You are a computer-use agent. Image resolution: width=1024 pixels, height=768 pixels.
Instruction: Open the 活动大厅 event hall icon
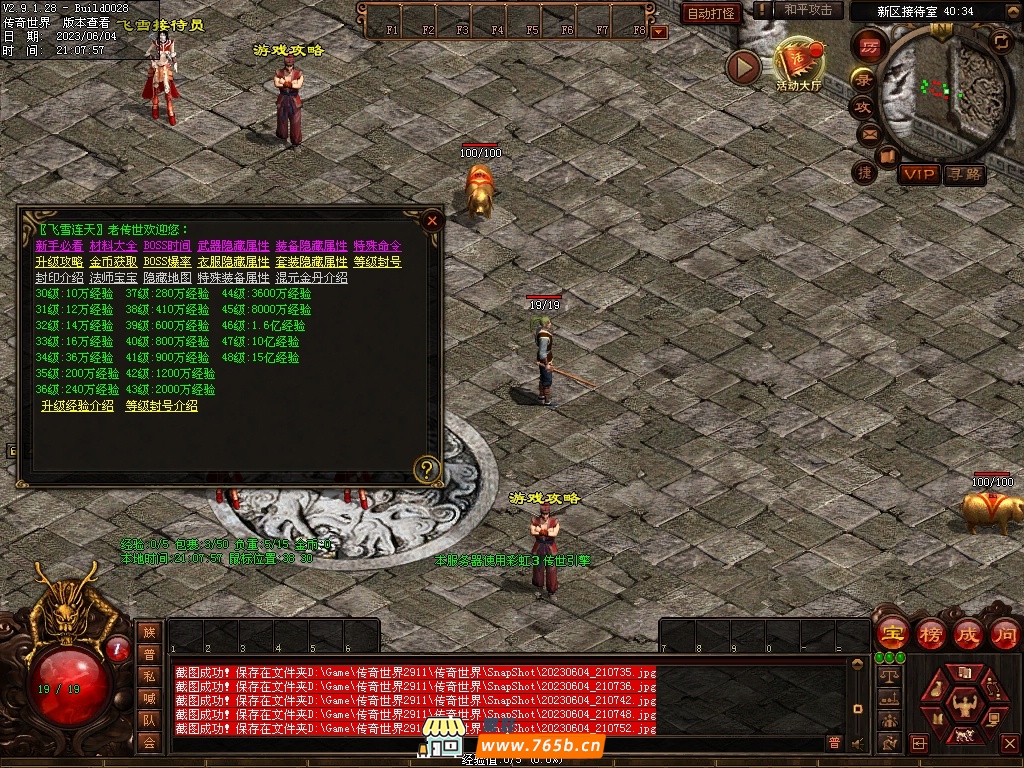tap(797, 66)
